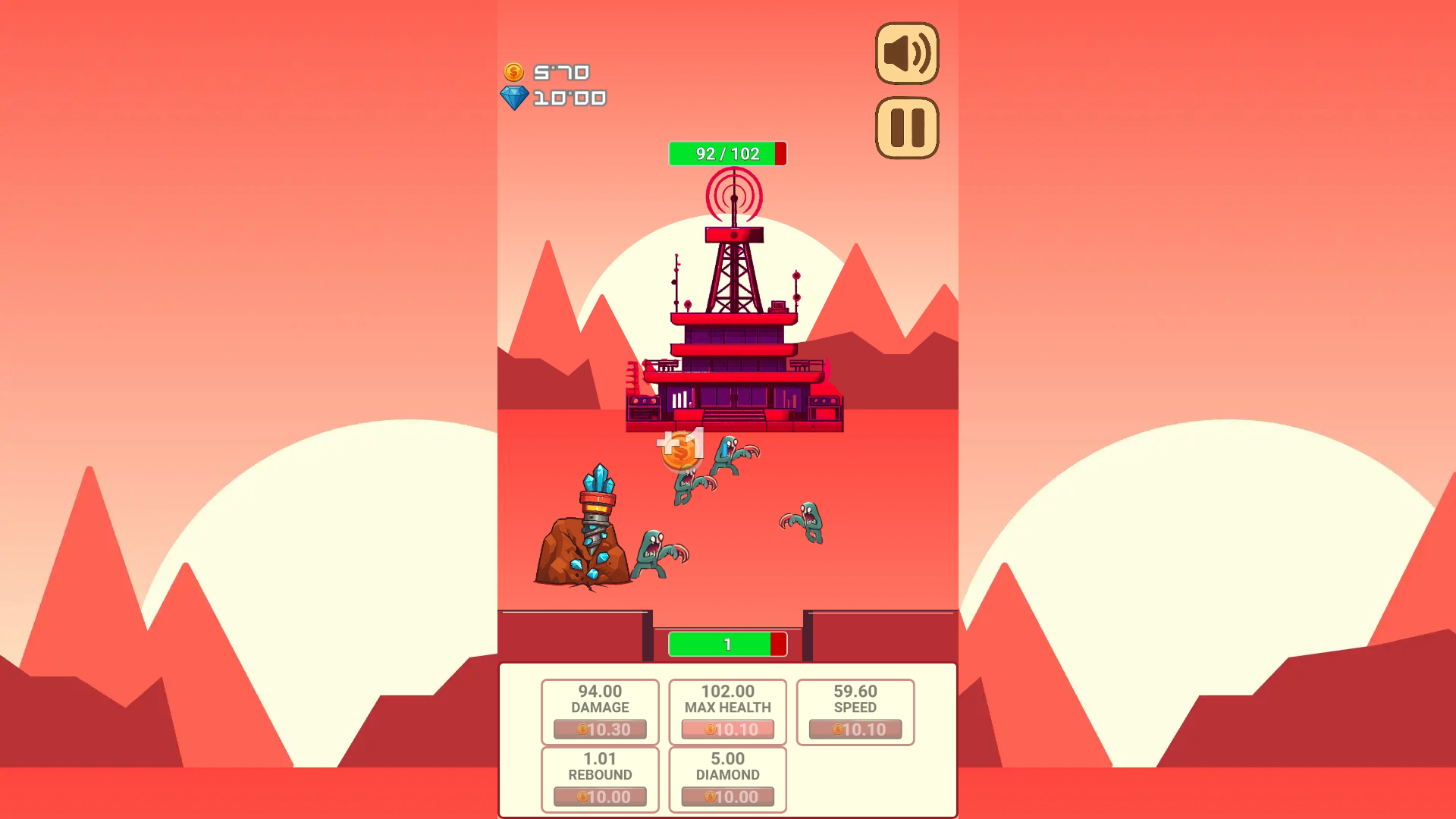Buy the Damage upgrade
Viewport: 1456px width, 819px height.
pyautogui.click(x=600, y=729)
